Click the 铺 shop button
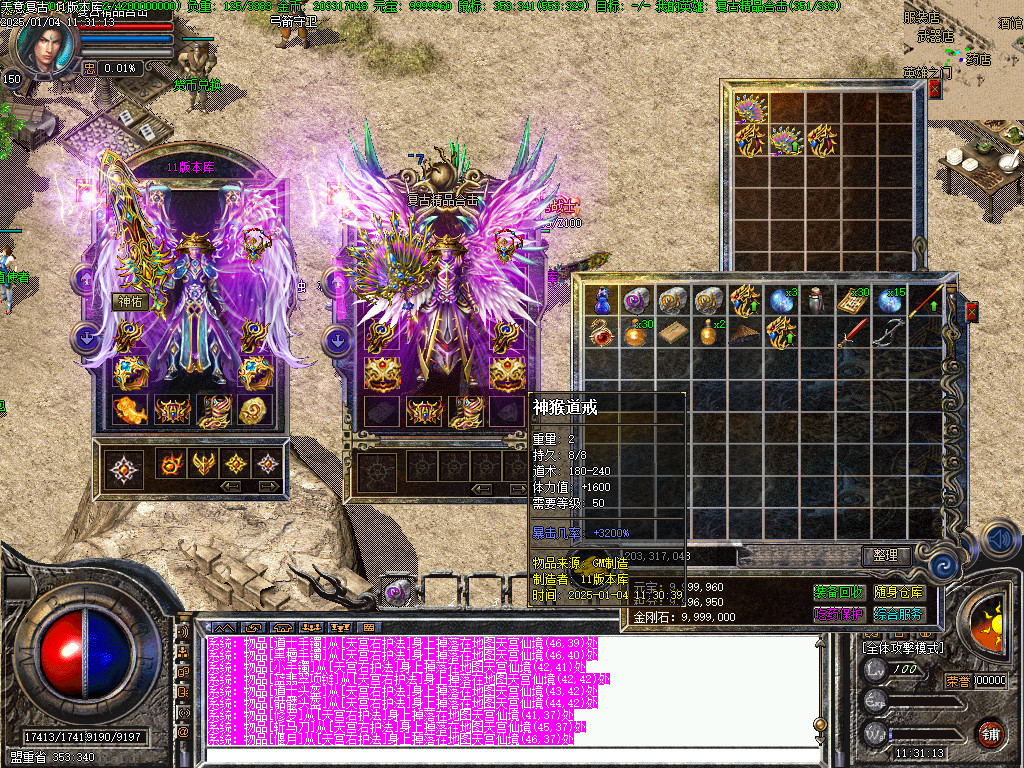Image resolution: width=1024 pixels, height=768 pixels. pyautogui.click(x=990, y=732)
